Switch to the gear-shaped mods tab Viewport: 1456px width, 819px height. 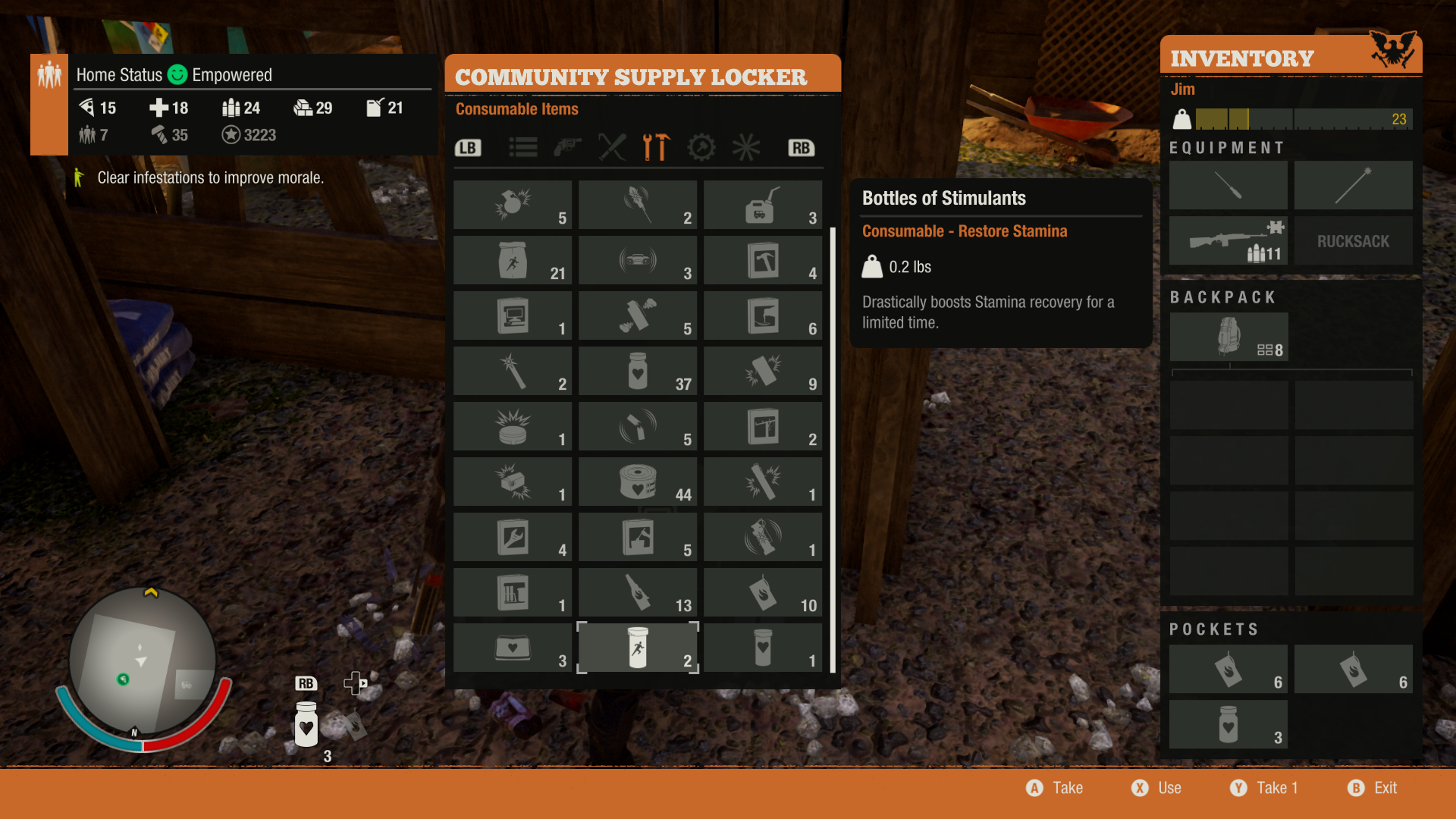(701, 147)
